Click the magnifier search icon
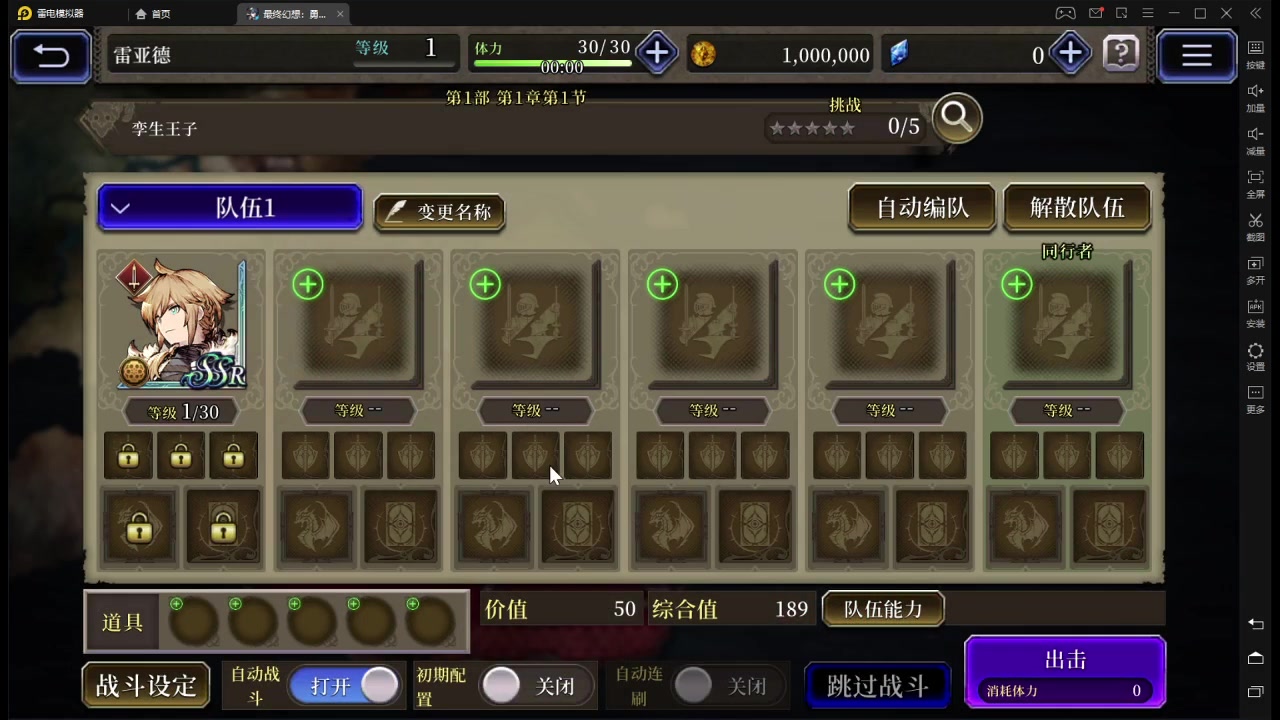Viewport: 1280px width, 720px height. click(956, 117)
